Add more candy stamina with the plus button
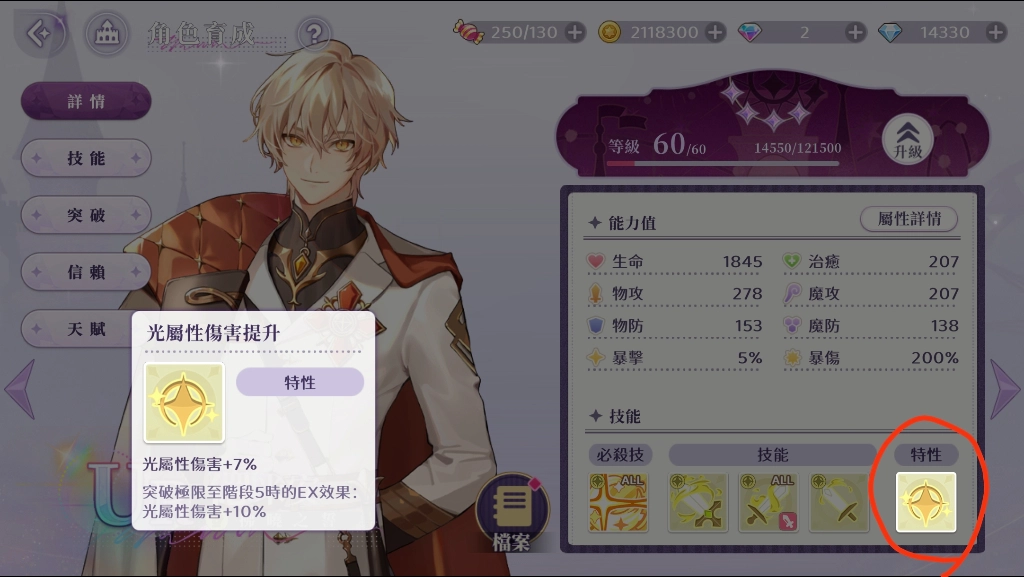 click(576, 32)
